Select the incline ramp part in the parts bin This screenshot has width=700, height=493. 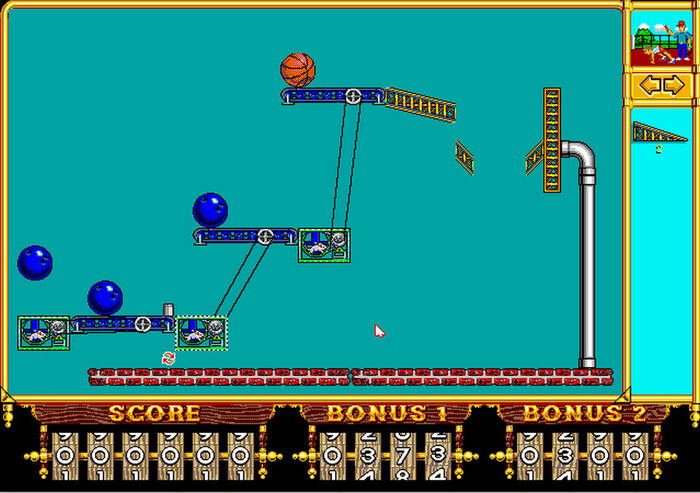click(x=659, y=132)
